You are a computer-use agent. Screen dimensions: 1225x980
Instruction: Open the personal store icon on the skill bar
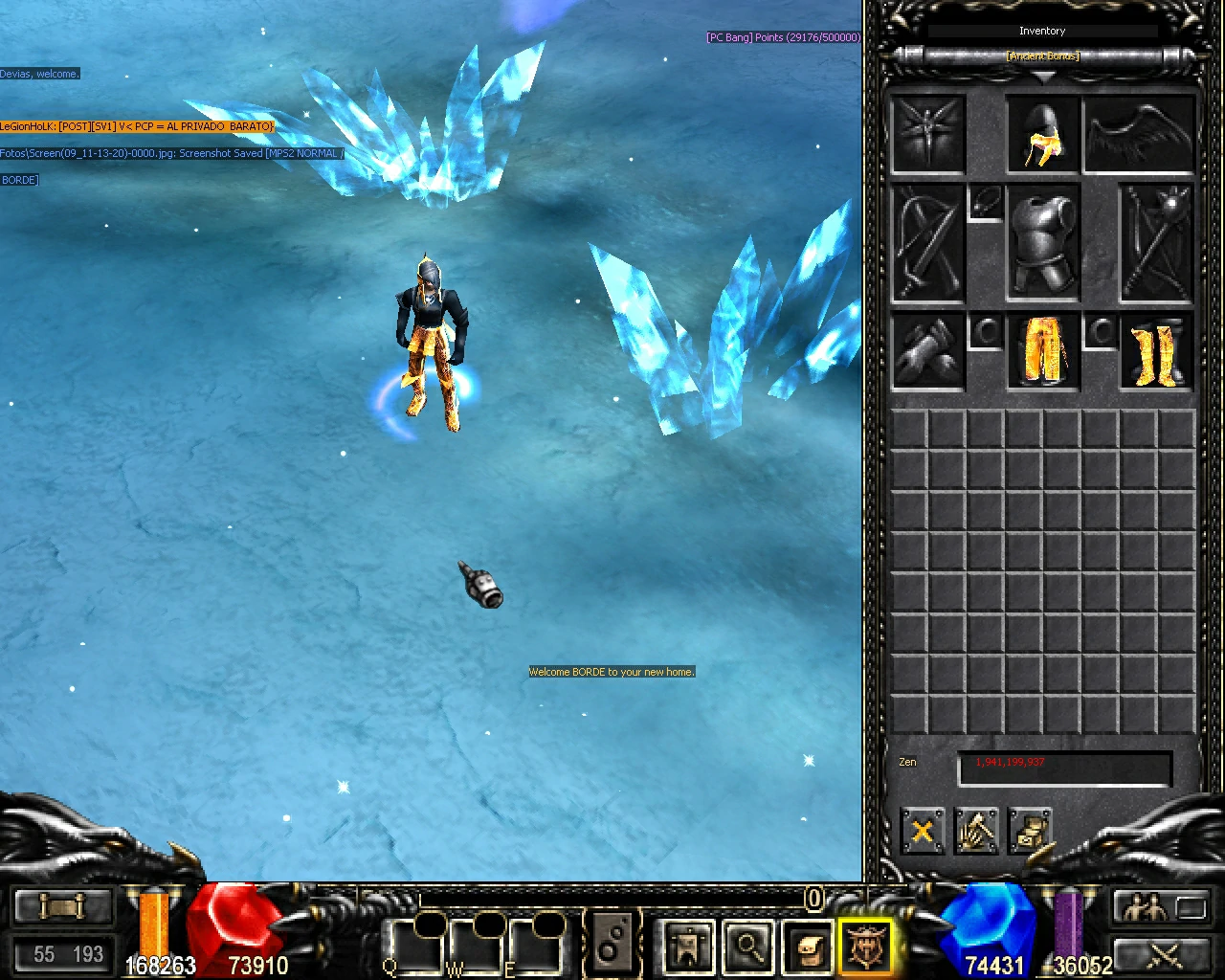pyautogui.click(x=687, y=947)
